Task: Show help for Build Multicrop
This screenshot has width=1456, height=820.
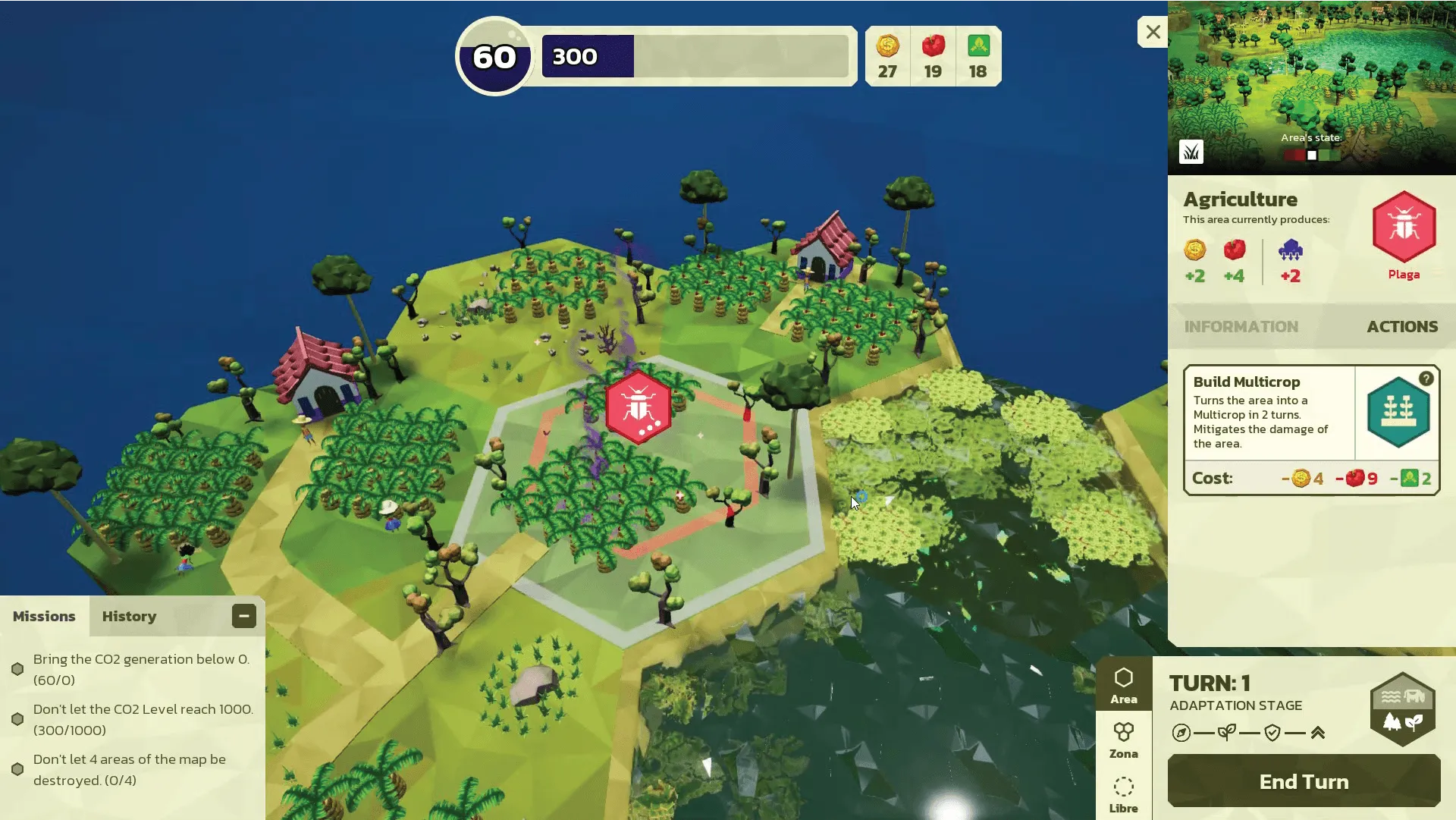Action: coord(1426,379)
